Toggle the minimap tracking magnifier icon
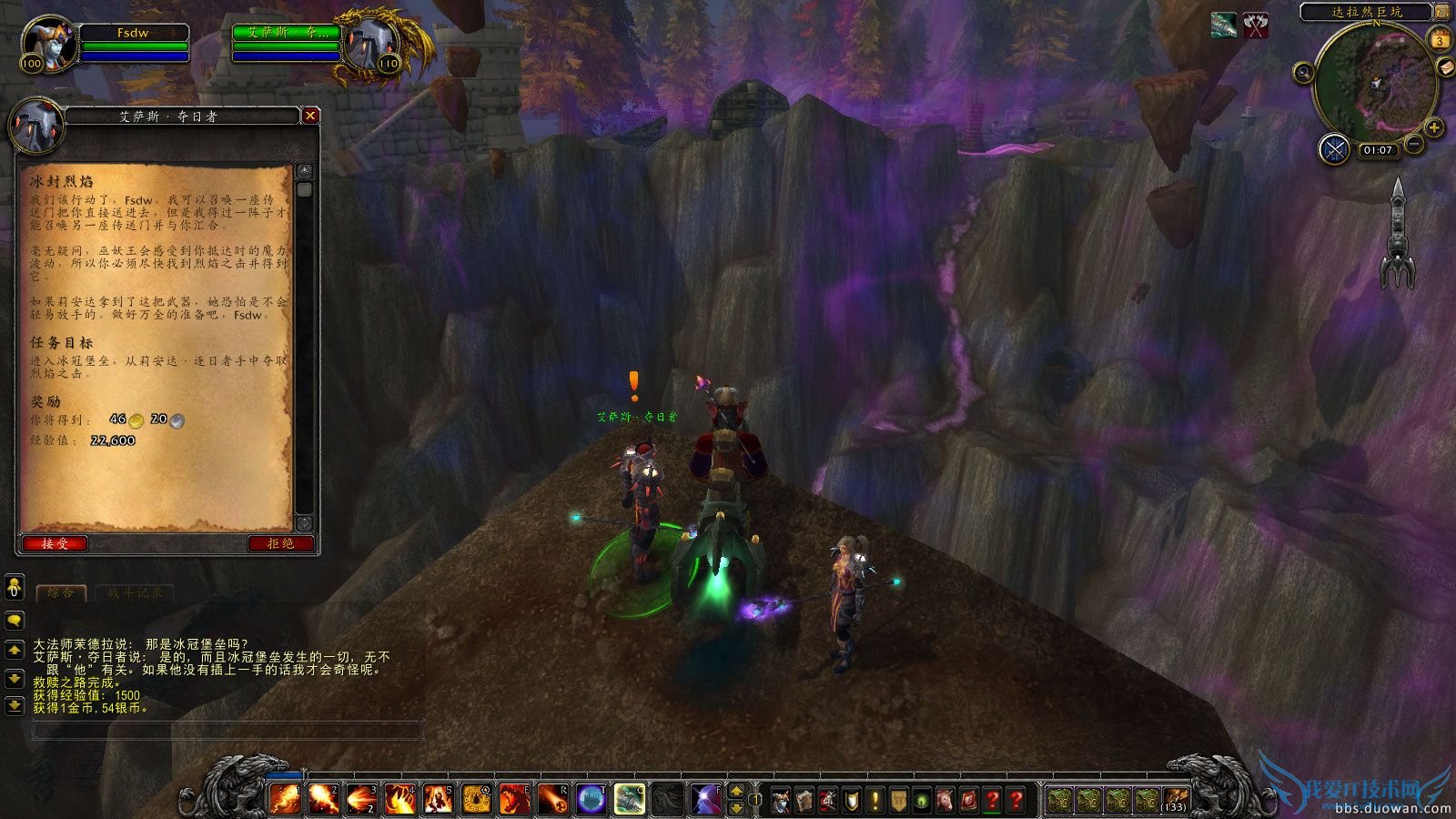 pos(1304,73)
